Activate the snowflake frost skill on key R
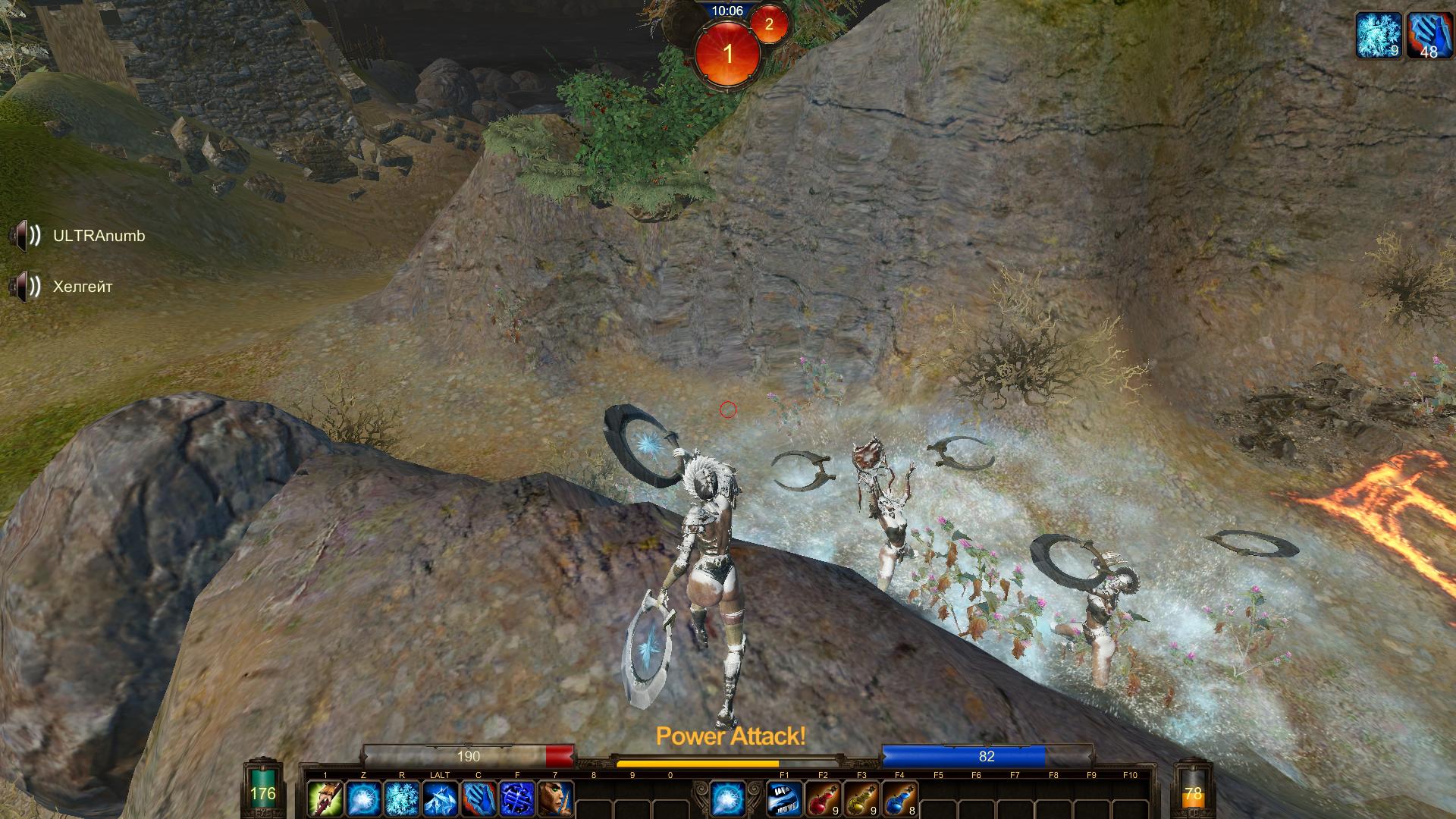 tap(402, 799)
